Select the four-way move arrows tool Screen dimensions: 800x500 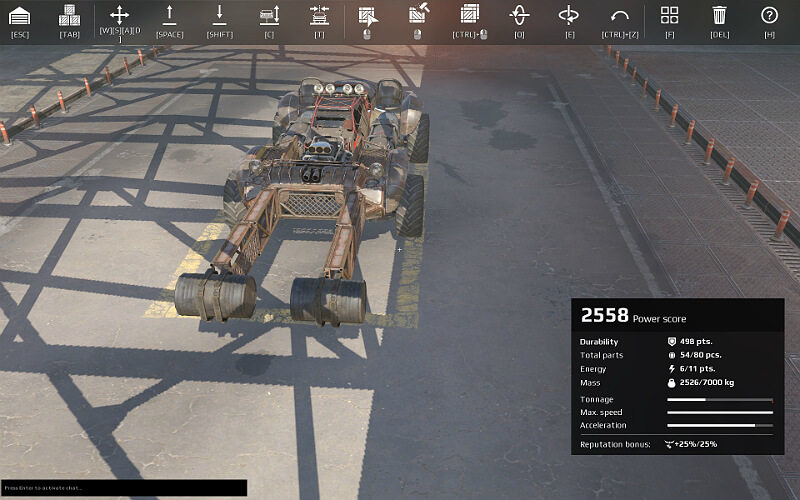tap(119, 15)
